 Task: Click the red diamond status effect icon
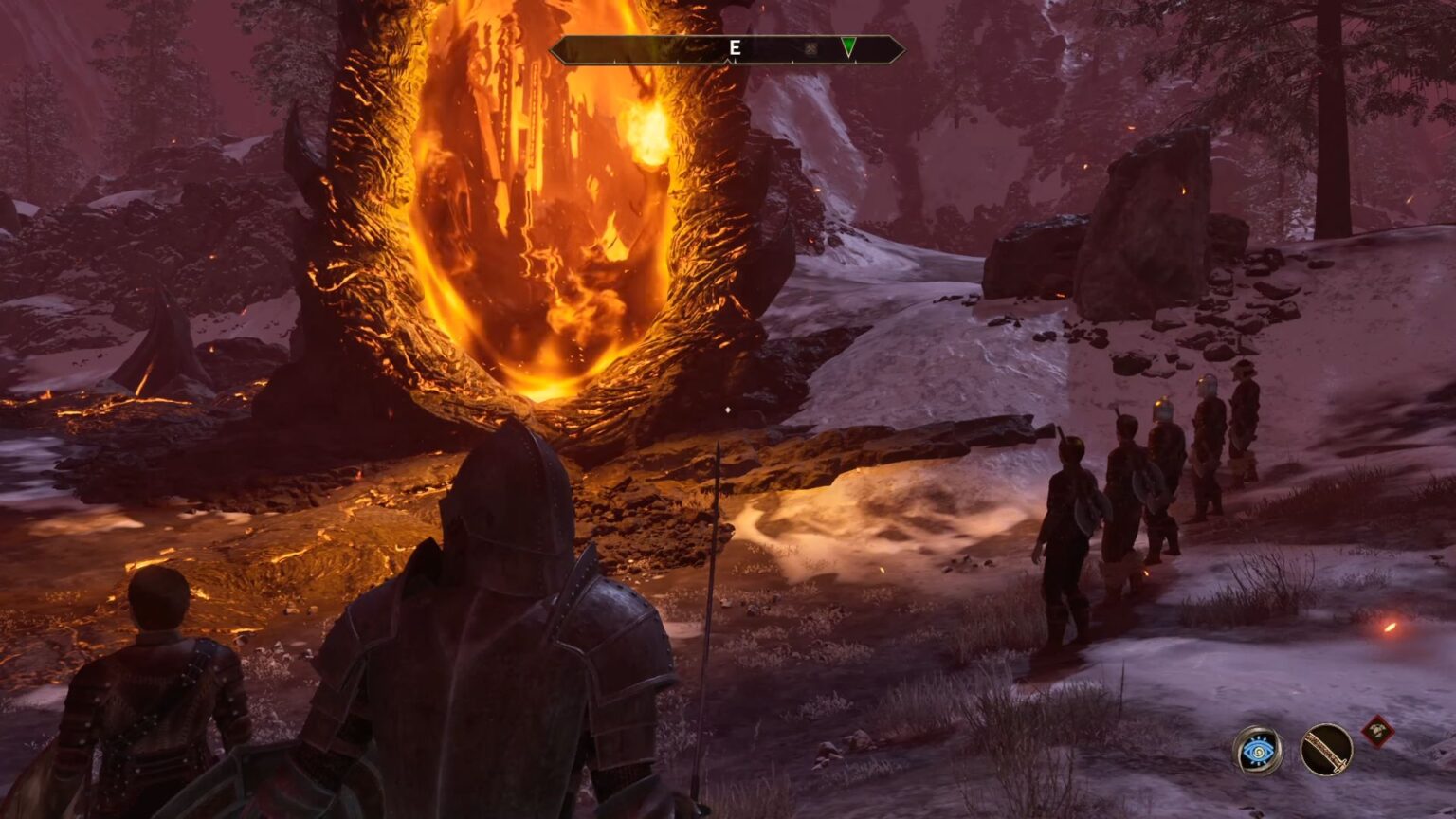(x=1377, y=731)
